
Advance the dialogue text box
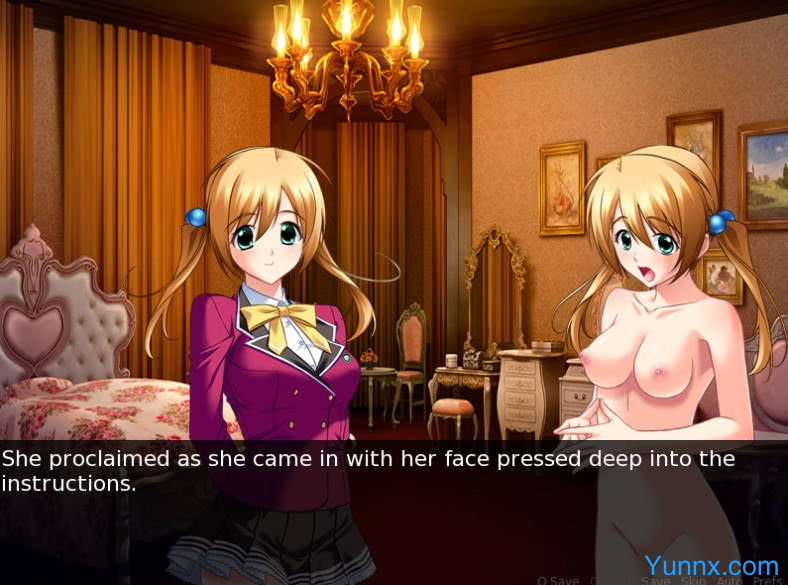(394, 500)
